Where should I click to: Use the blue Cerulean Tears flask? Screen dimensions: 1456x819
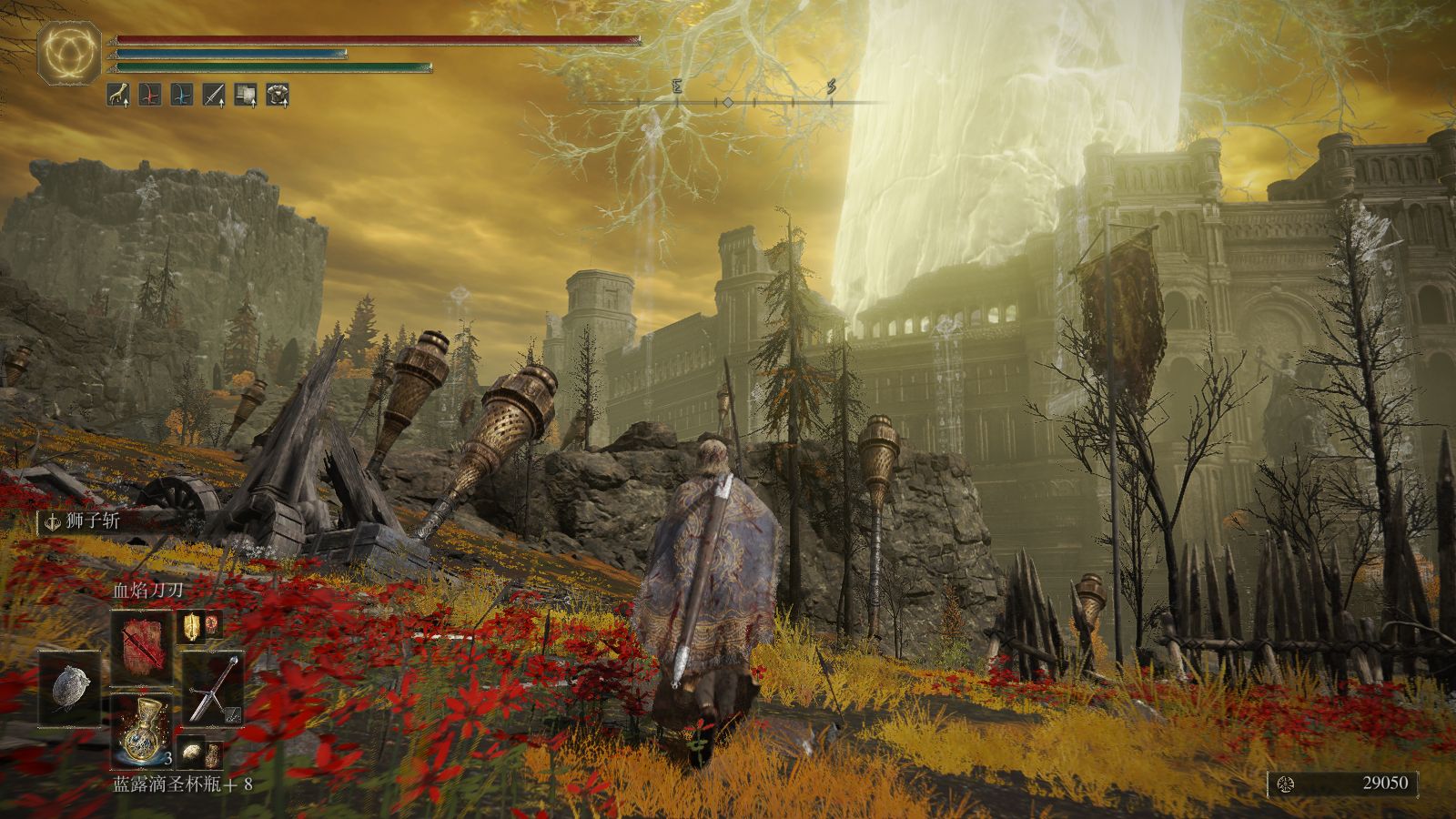(x=141, y=730)
